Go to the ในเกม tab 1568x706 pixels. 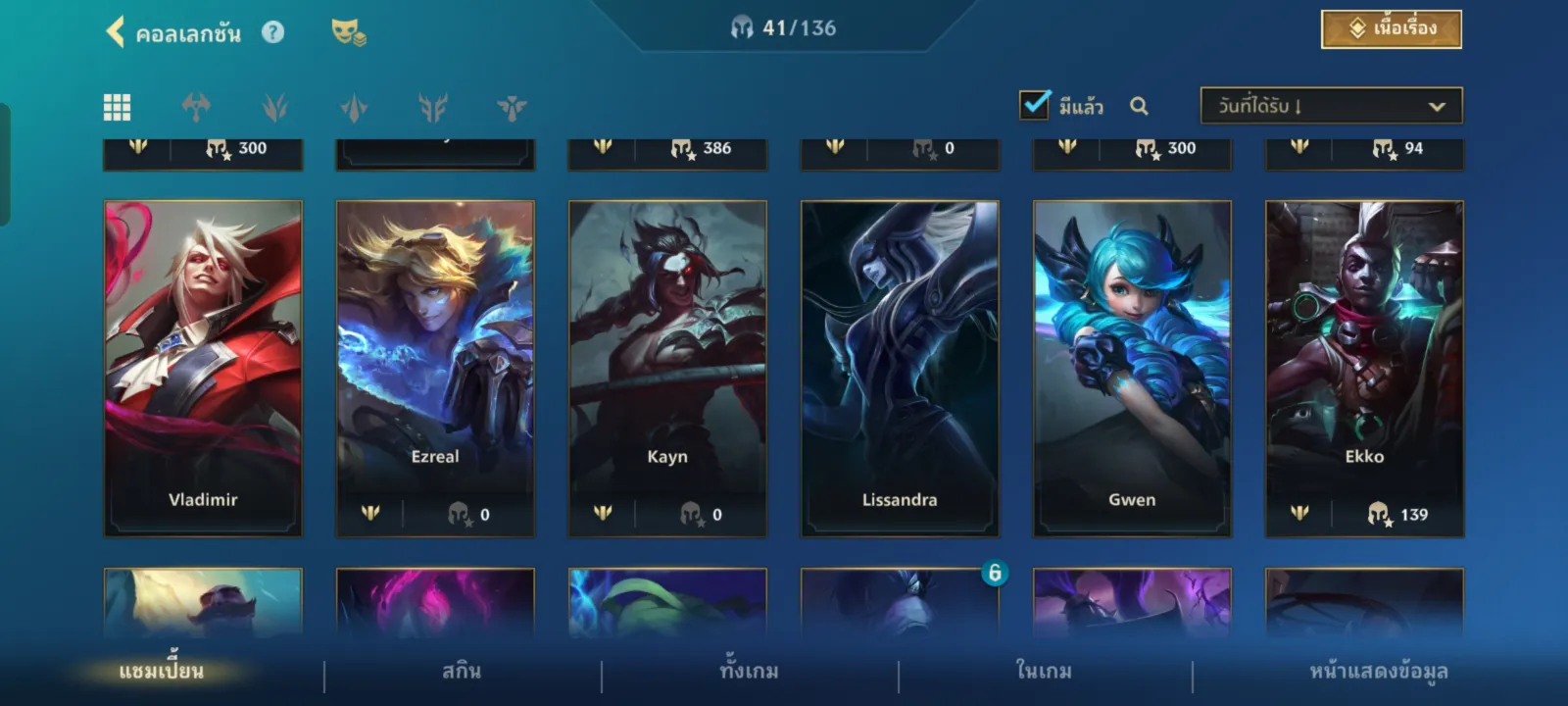tap(1044, 672)
